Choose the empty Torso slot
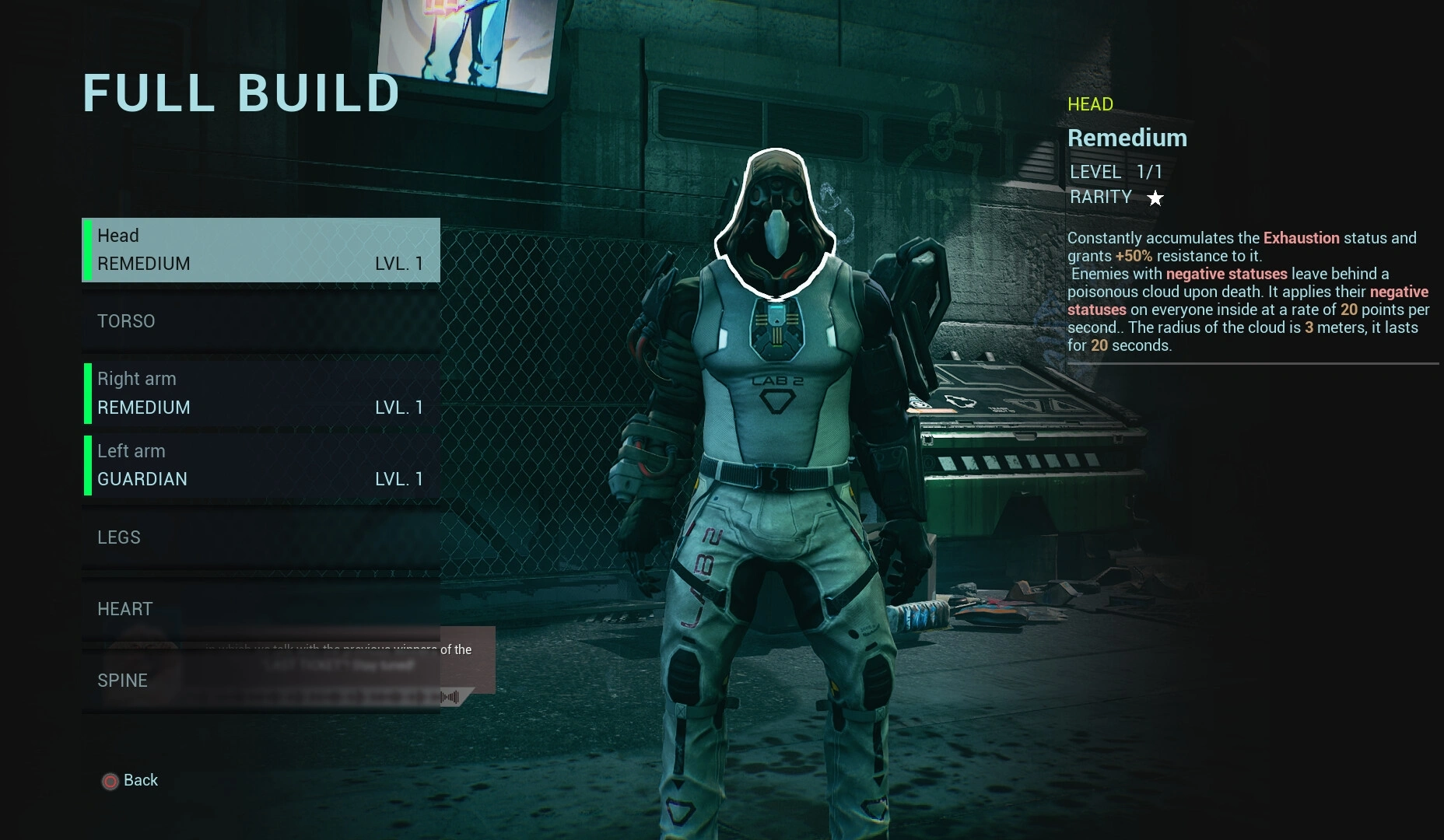Image resolution: width=1444 pixels, height=840 pixels. pos(261,321)
